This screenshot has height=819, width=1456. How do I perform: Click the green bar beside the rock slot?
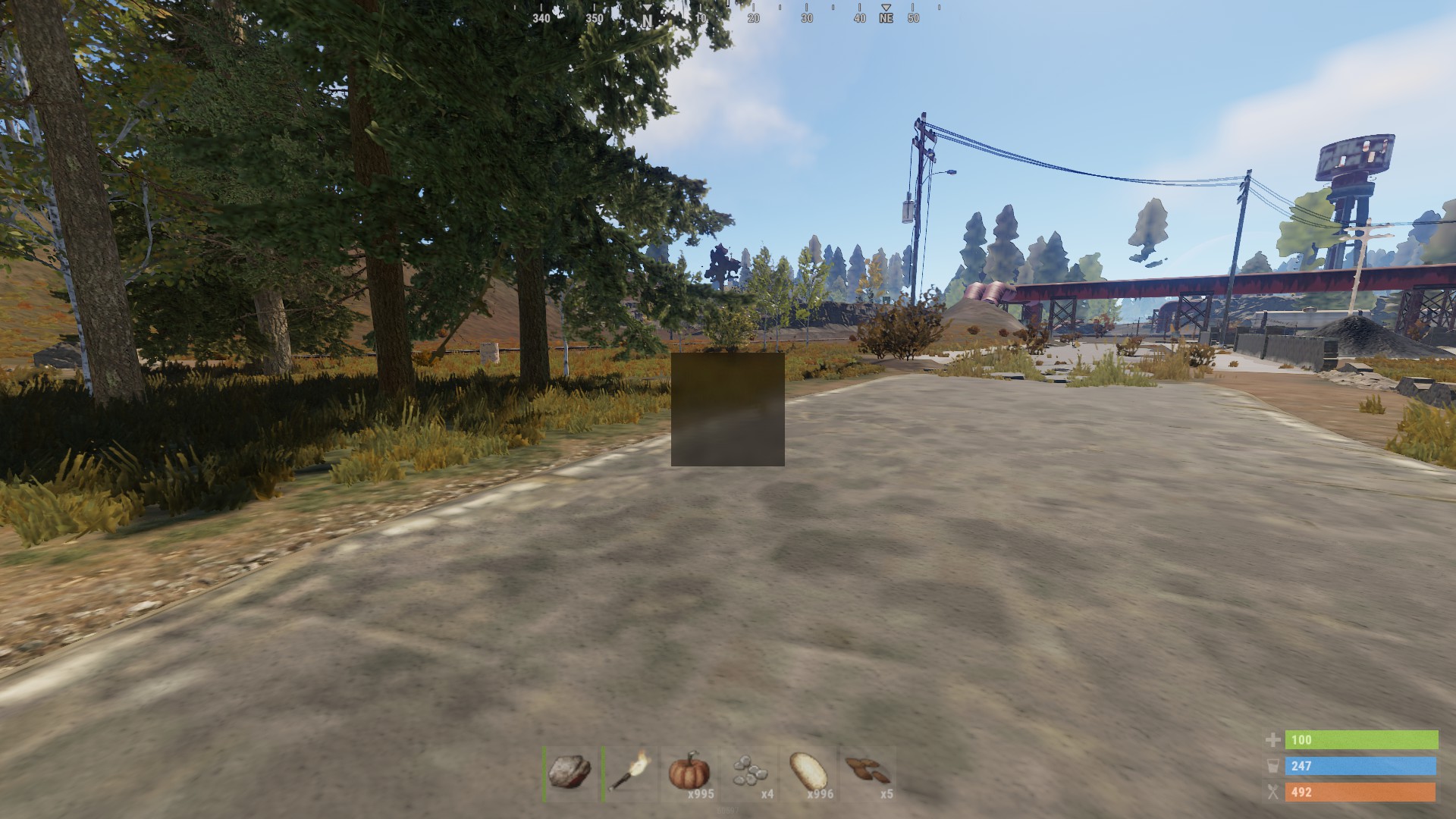point(544,775)
